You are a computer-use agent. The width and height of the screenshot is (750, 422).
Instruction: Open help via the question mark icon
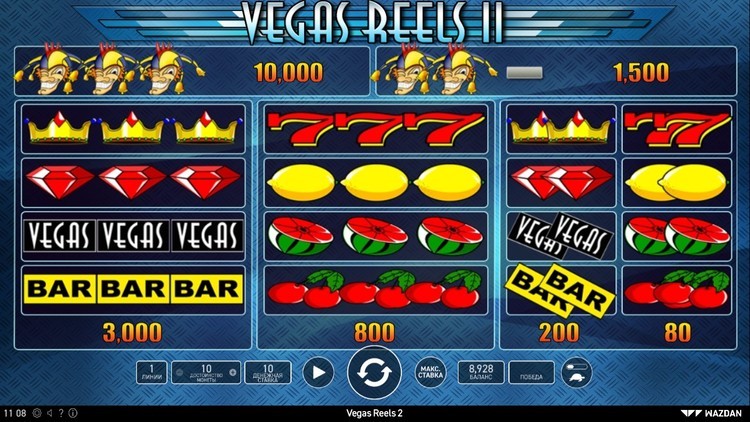coord(60,412)
